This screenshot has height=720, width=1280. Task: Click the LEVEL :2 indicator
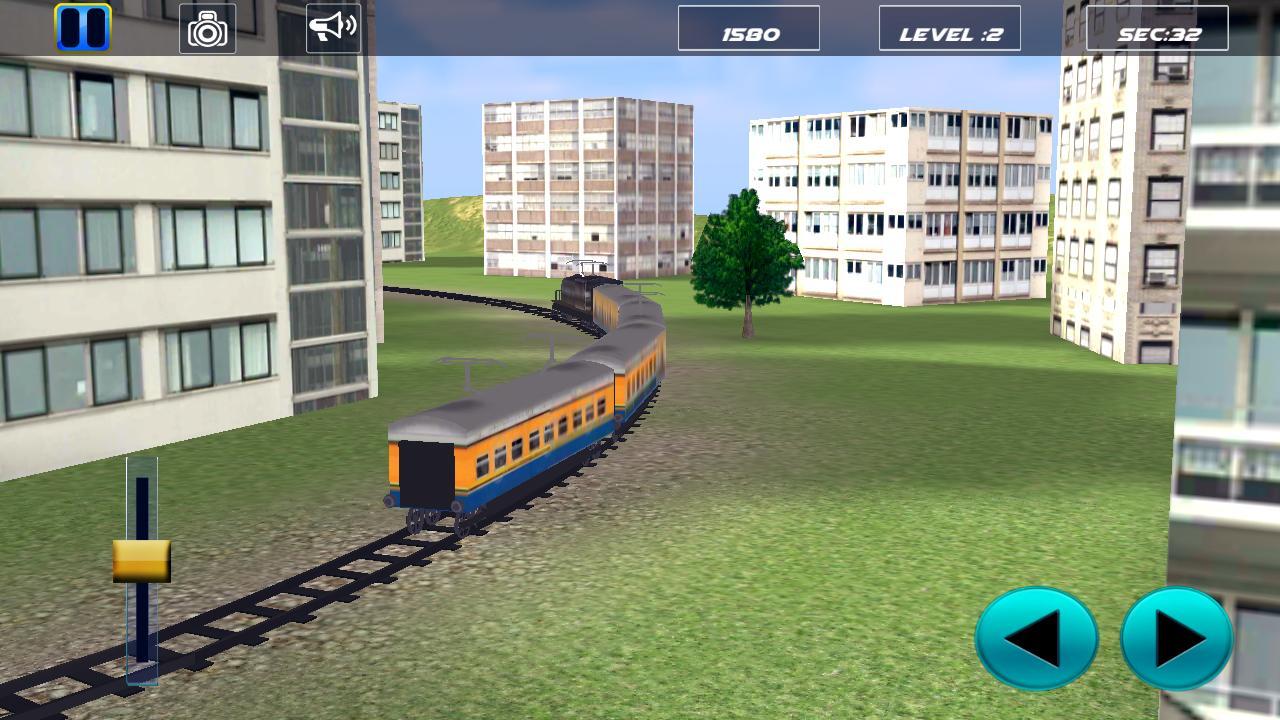pyautogui.click(x=948, y=28)
